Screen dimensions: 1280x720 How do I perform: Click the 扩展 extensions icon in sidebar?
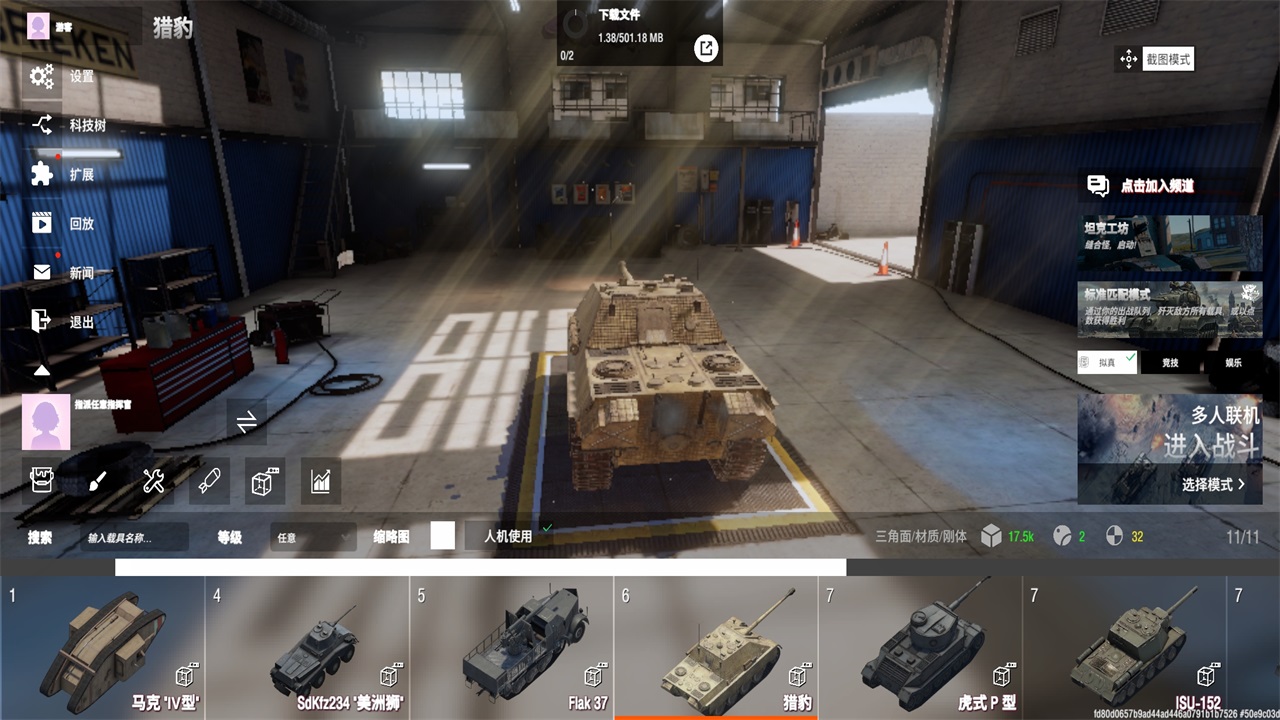pyautogui.click(x=40, y=174)
